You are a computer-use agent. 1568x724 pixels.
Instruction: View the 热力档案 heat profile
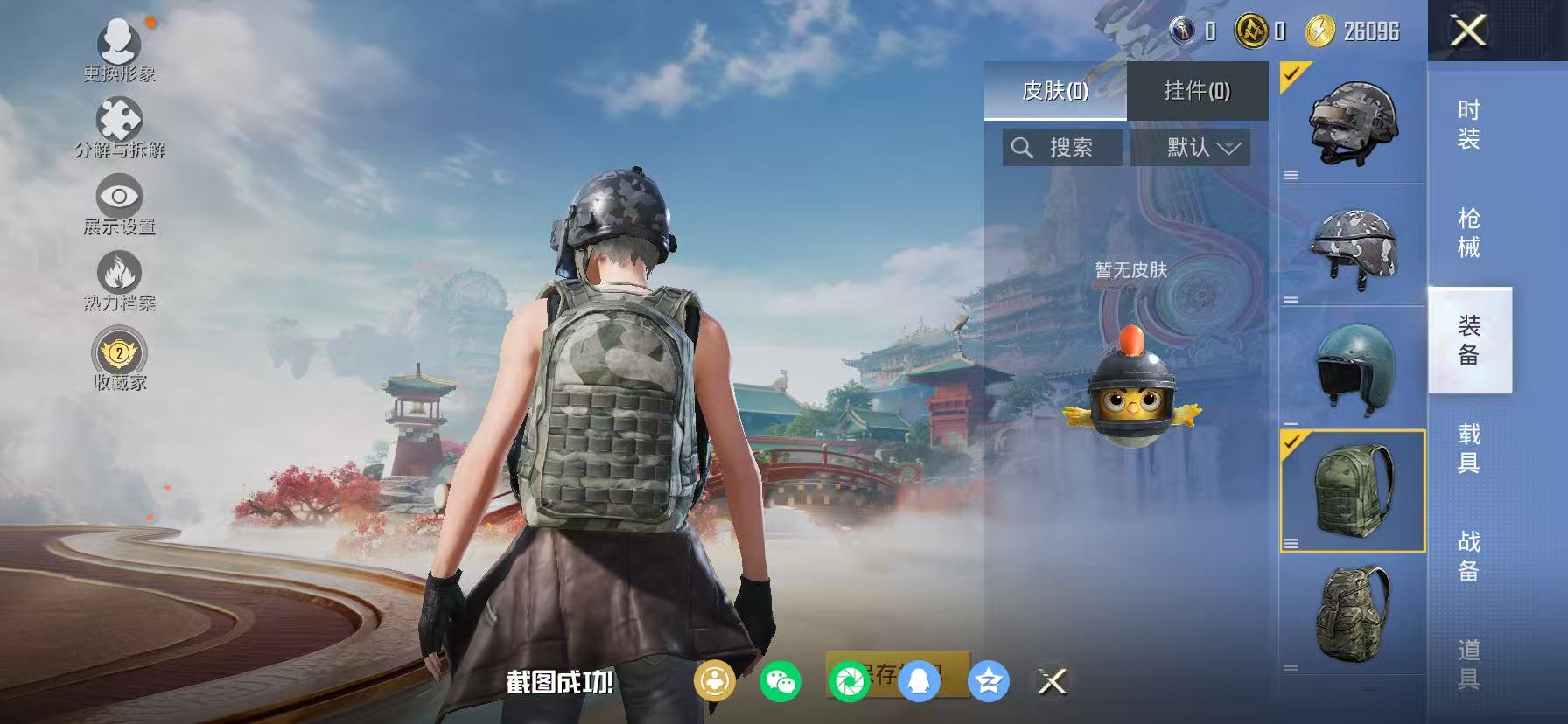[x=120, y=275]
